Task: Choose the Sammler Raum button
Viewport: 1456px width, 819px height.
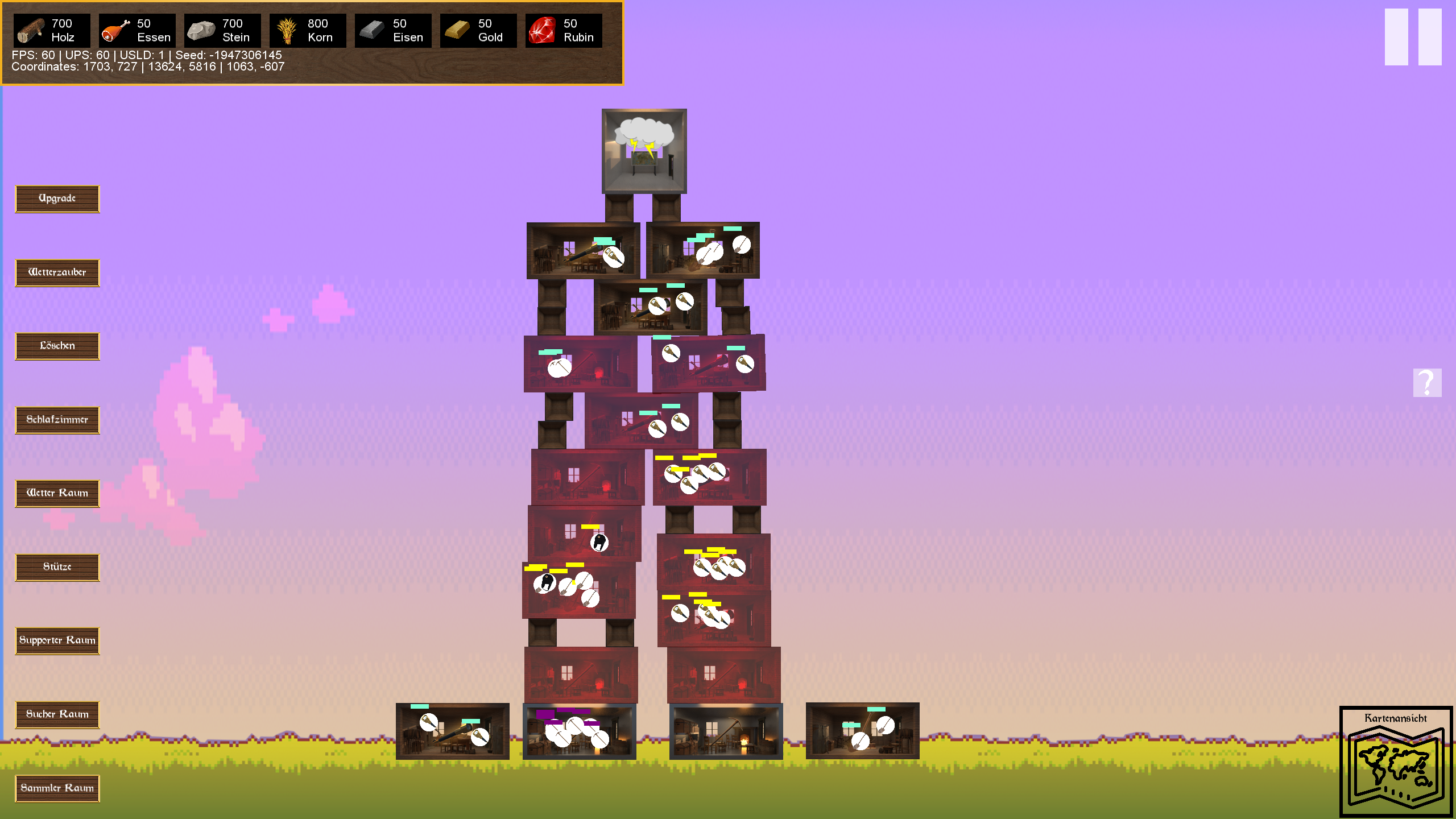Action: click(x=57, y=788)
